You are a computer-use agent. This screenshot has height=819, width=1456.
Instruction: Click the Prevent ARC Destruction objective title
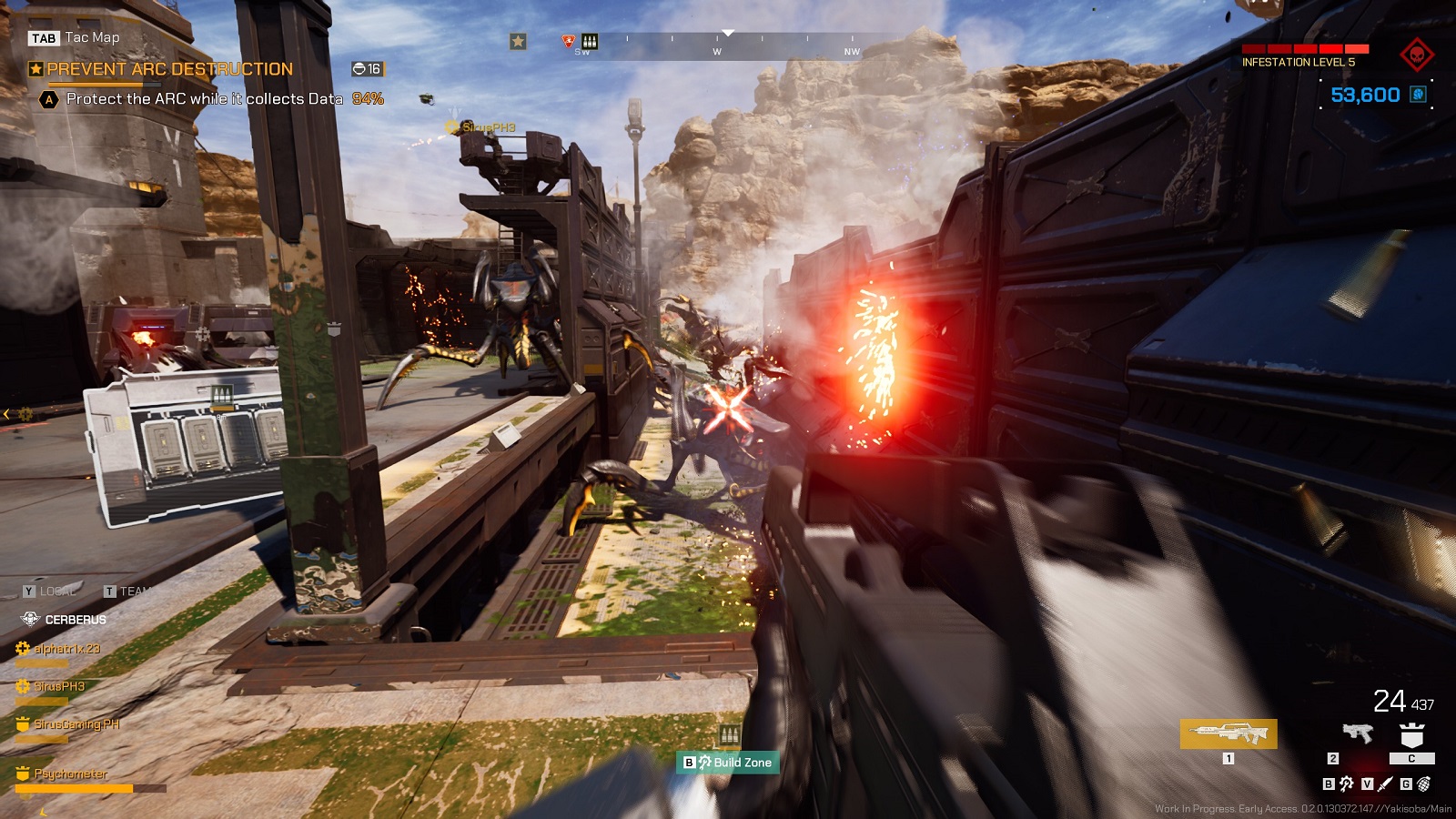[x=169, y=69]
